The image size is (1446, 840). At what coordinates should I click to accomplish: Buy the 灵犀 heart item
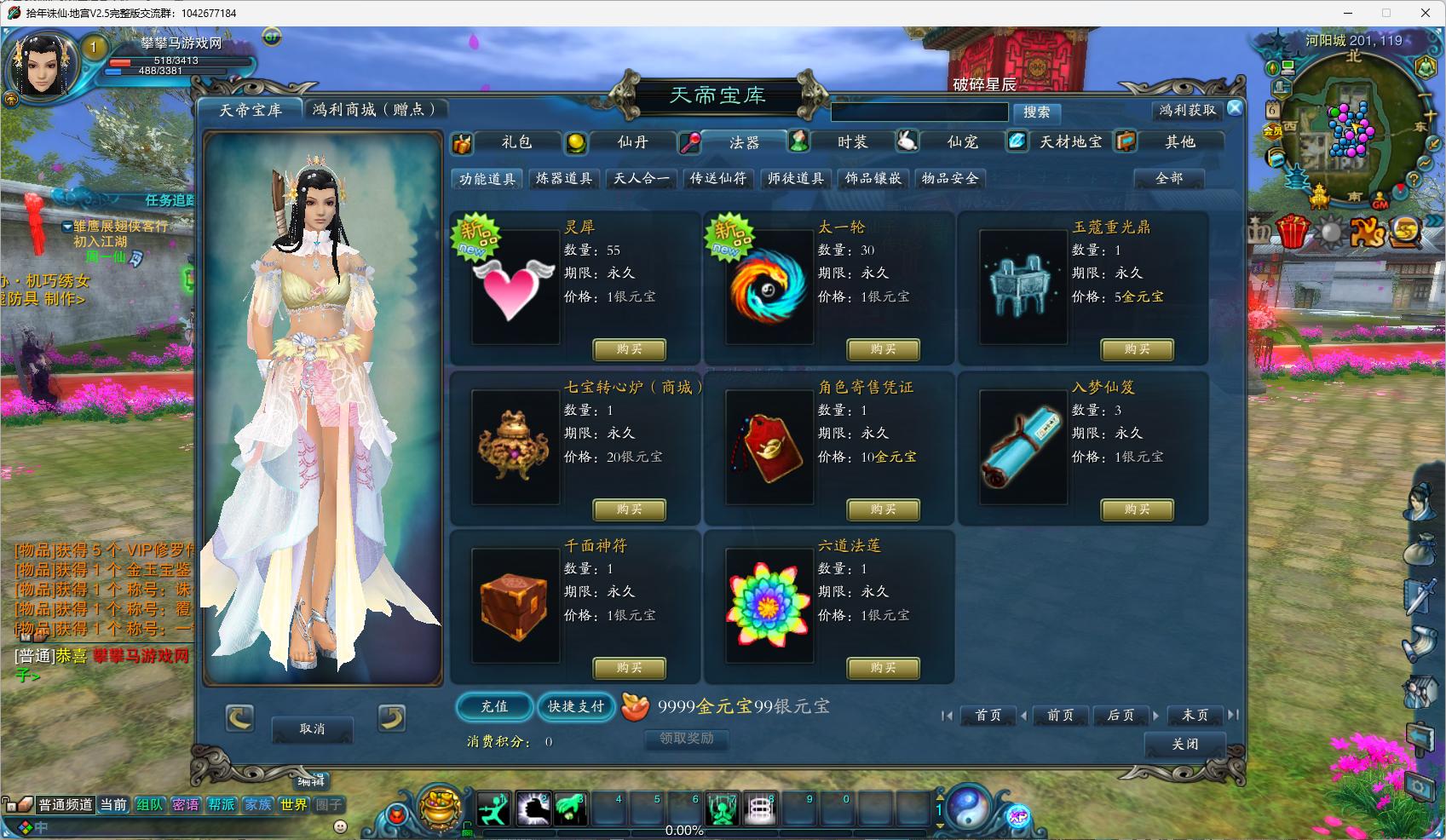pos(629,349)
